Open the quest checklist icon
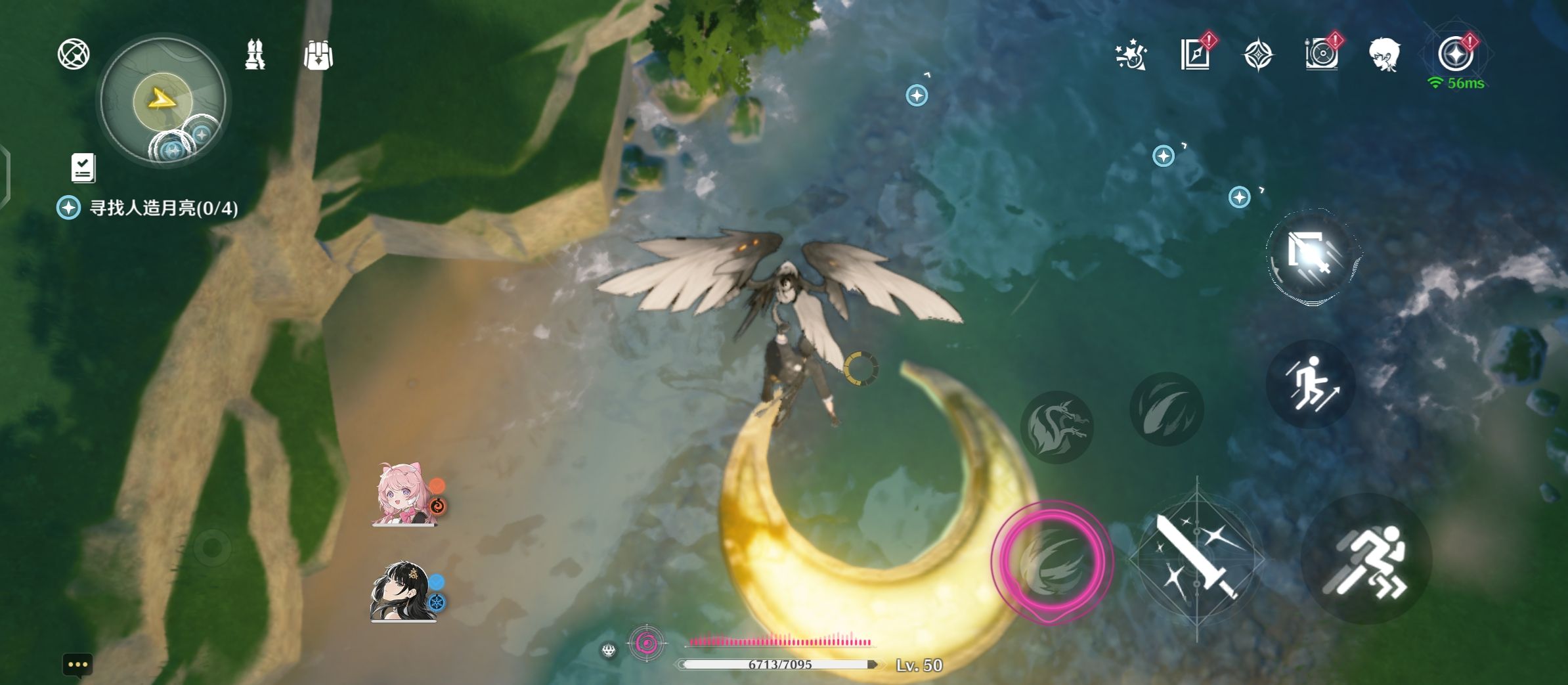Viewport: 1568px width, 685px height. tap(83, 168)
